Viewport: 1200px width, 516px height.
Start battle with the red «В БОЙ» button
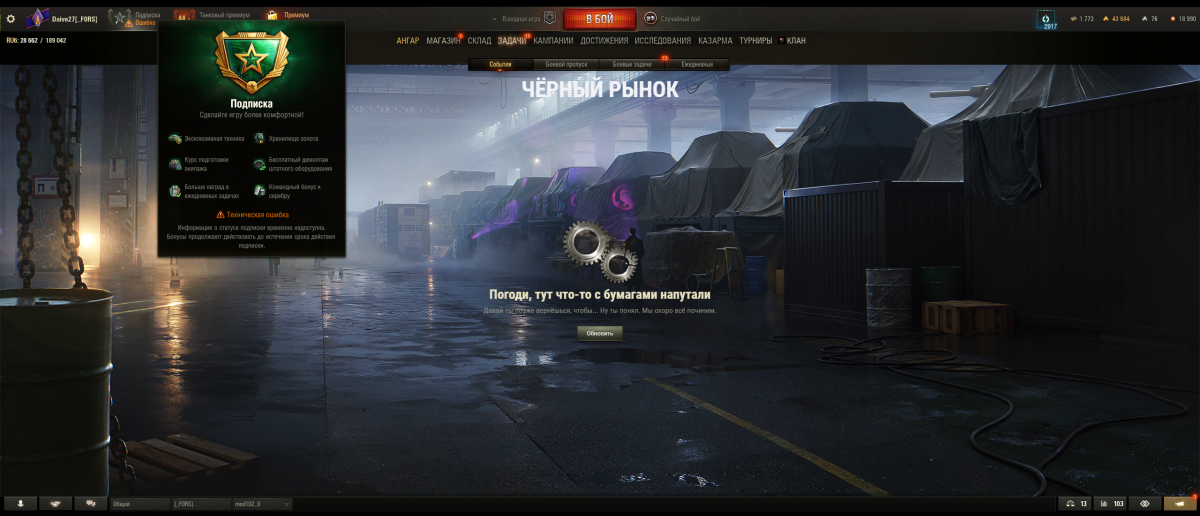[x=600, y=19]
